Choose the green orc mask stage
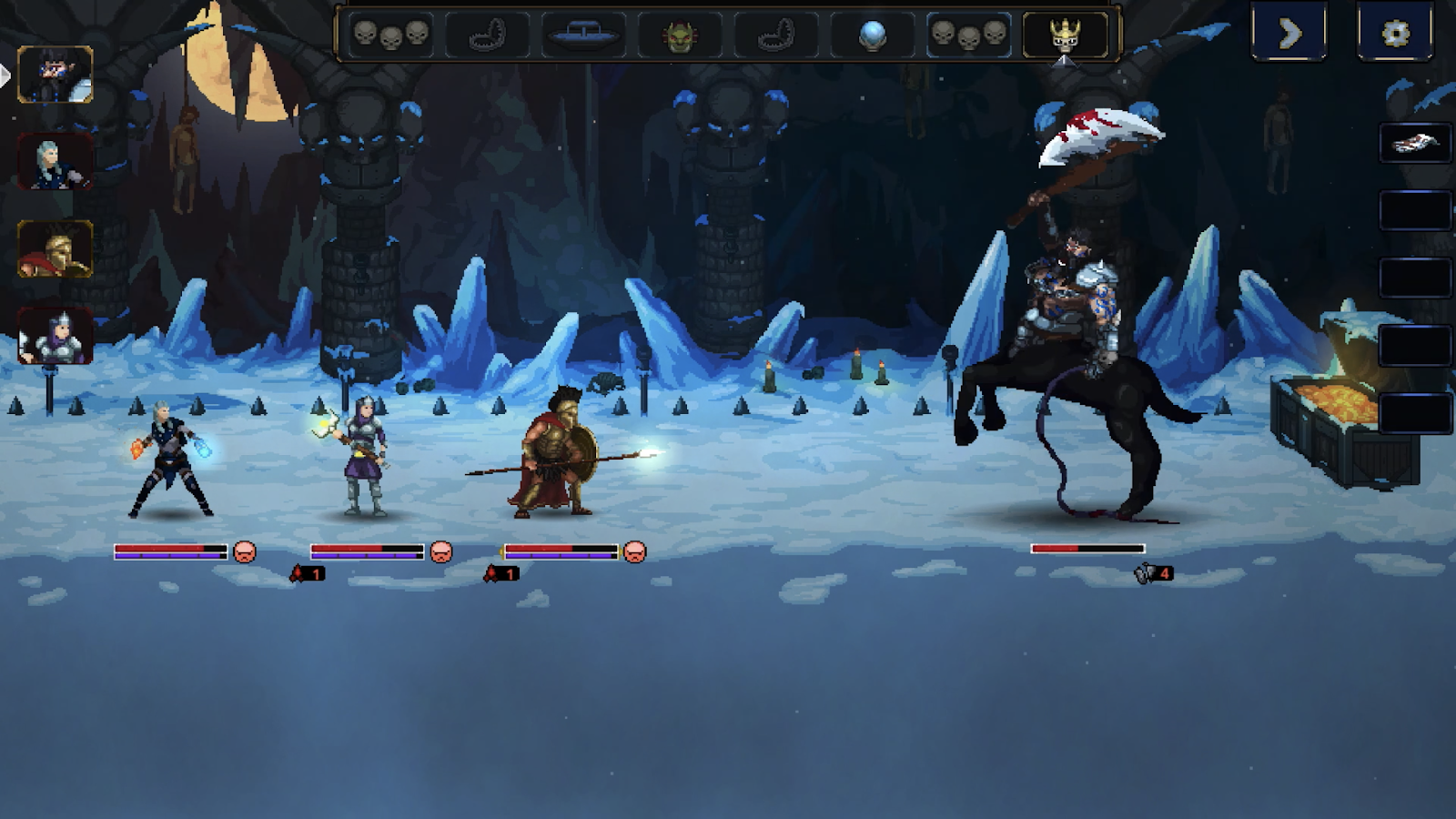The height and width of the screenshot is (819, 1456). click(680, 35)
